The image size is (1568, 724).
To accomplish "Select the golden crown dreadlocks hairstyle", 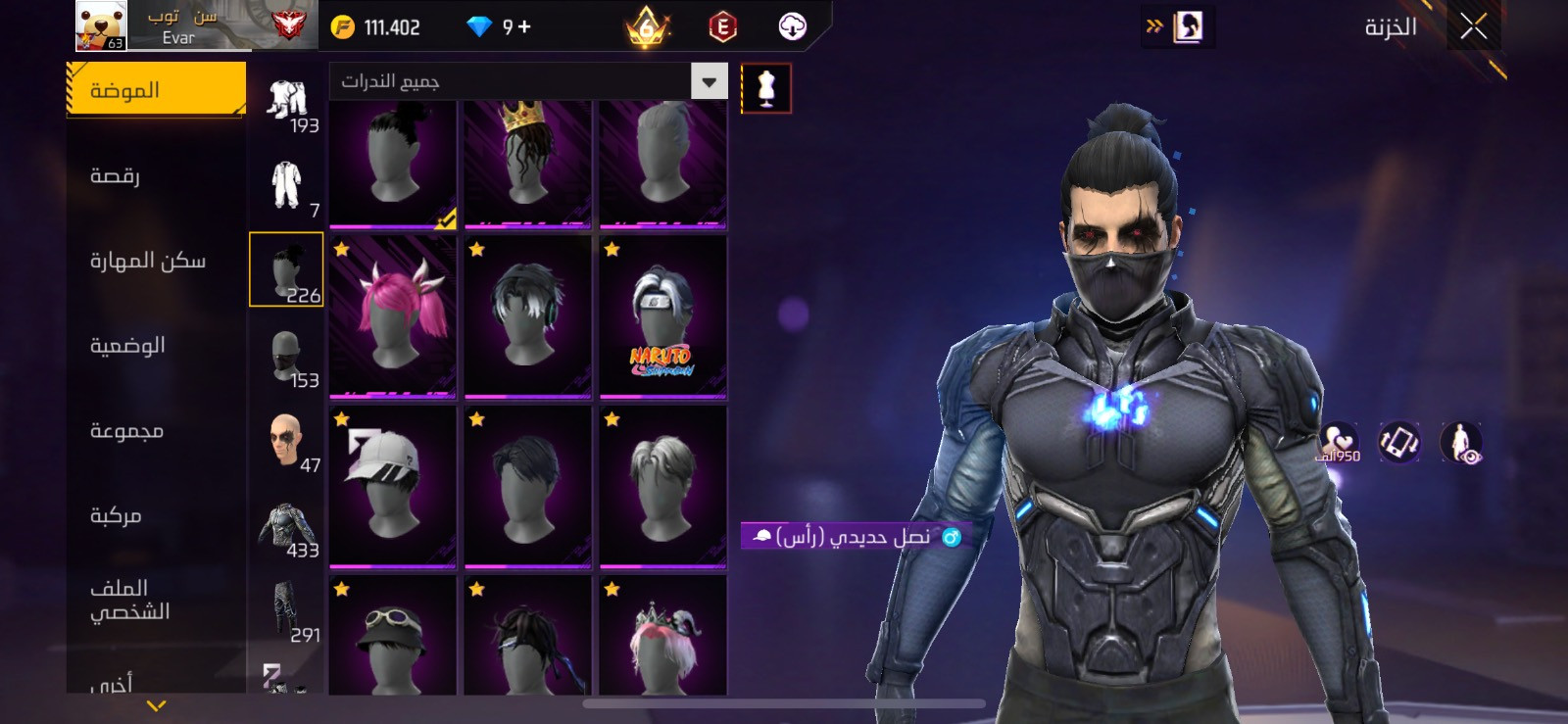I will coord(528,163).
